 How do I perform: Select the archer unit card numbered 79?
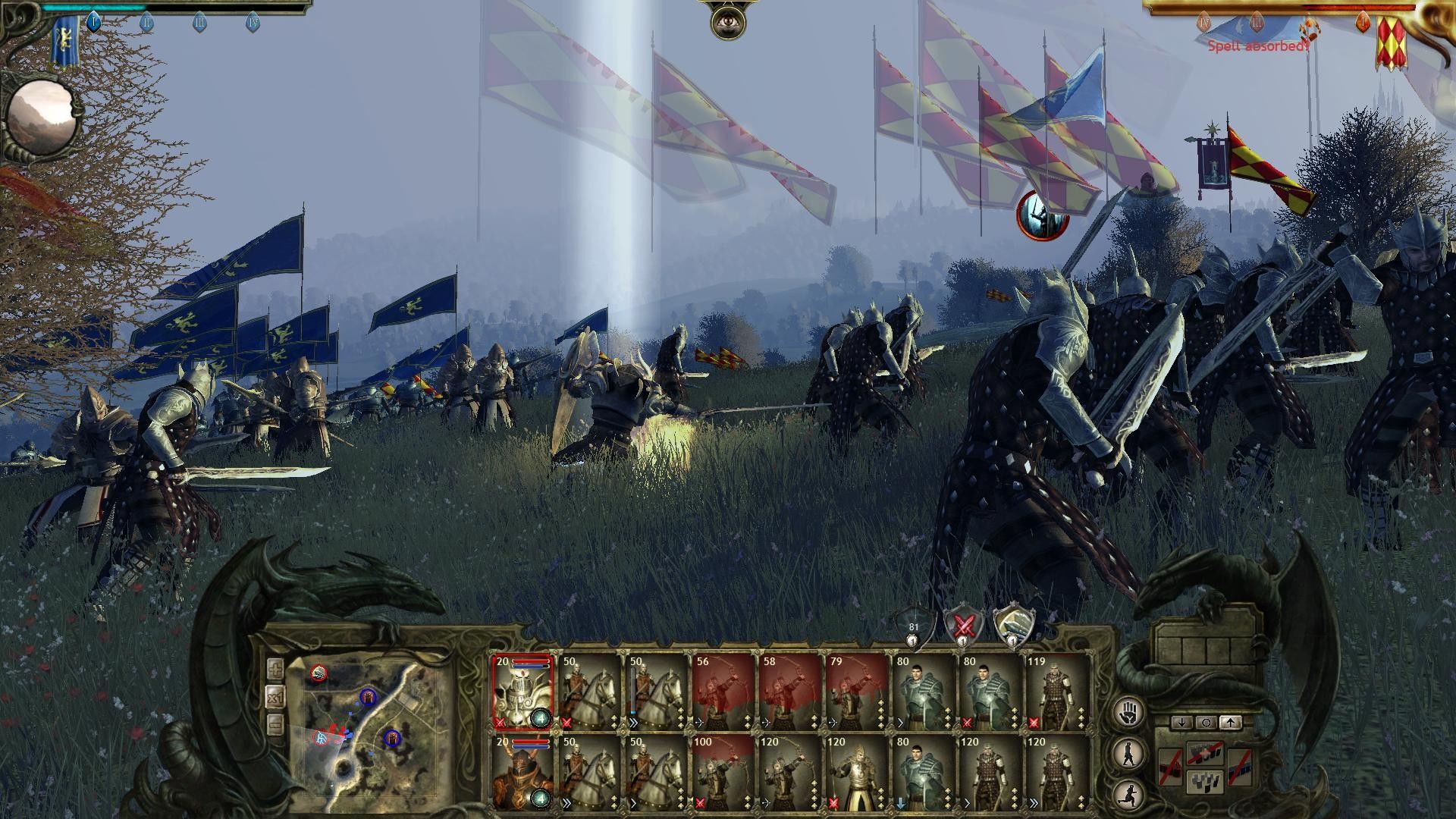(856, 692)
